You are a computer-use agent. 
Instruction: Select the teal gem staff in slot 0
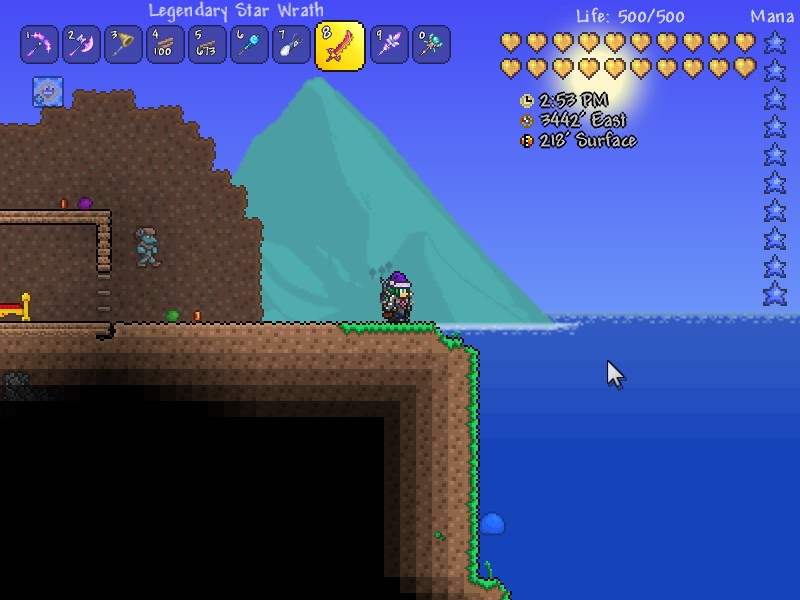coord(431,45)
